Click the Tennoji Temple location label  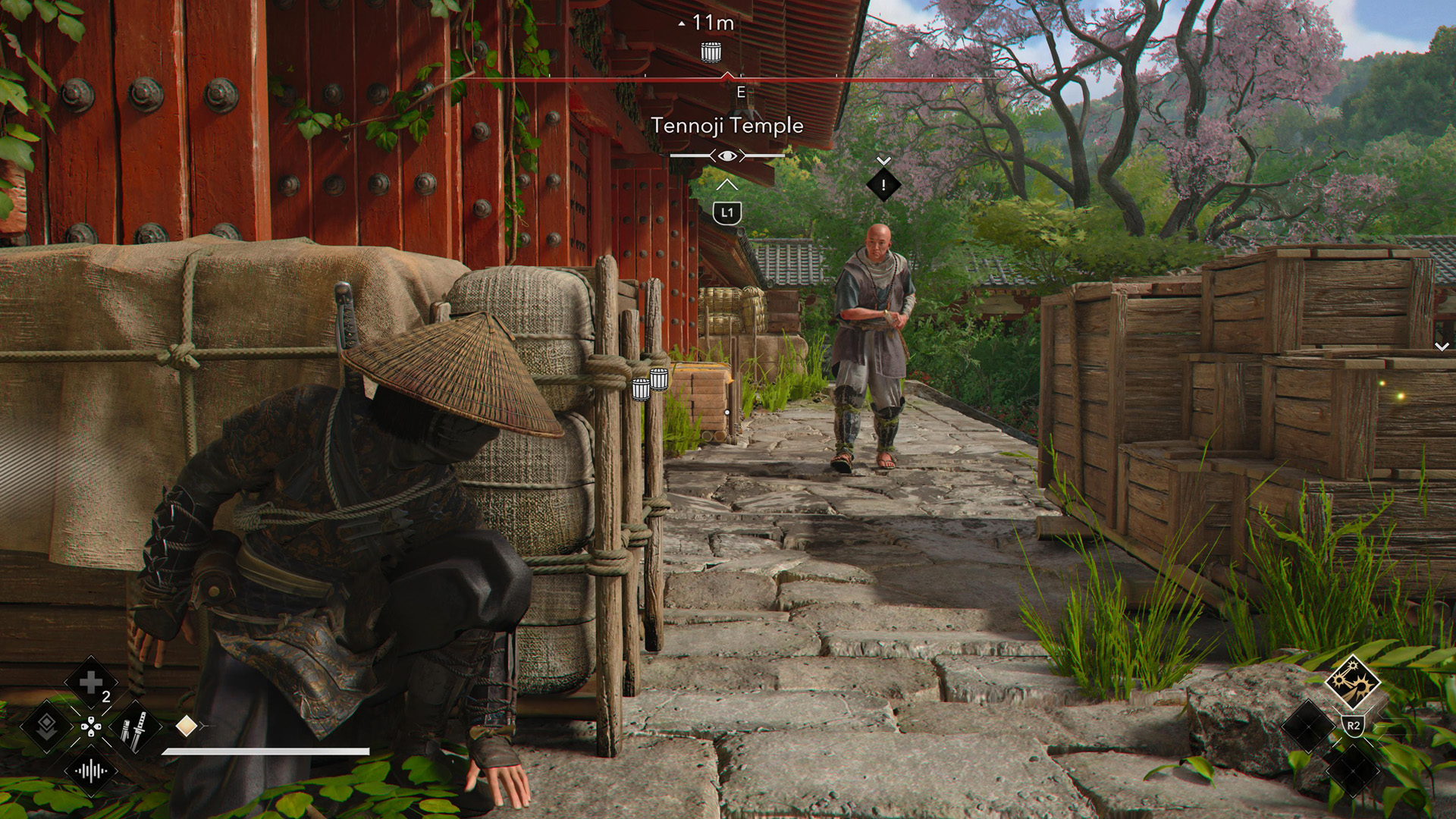[726, 126]
